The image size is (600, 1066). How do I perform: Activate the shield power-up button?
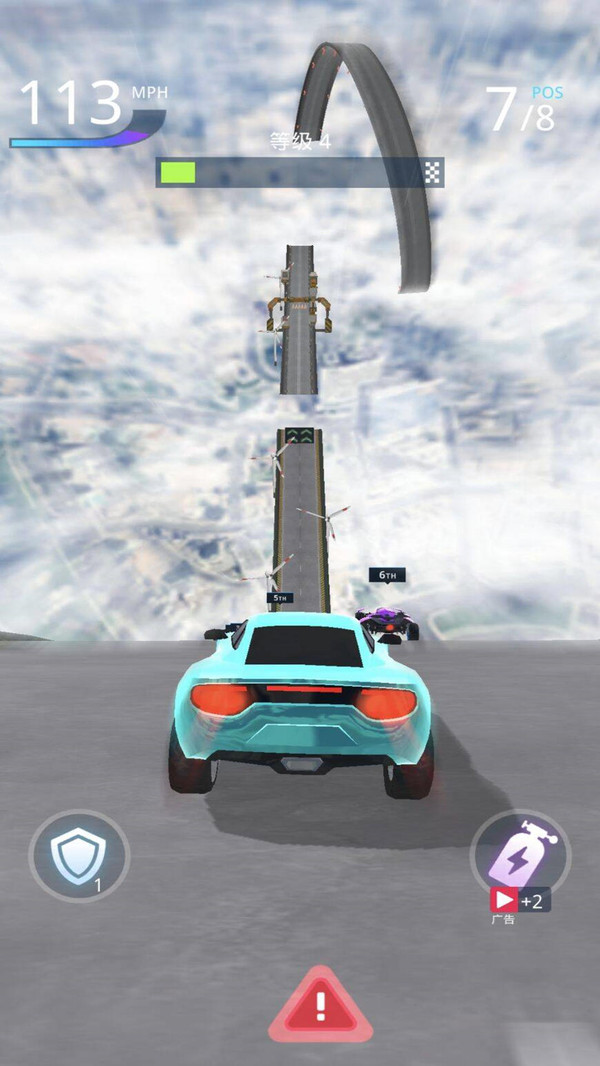tap(79, 856)
